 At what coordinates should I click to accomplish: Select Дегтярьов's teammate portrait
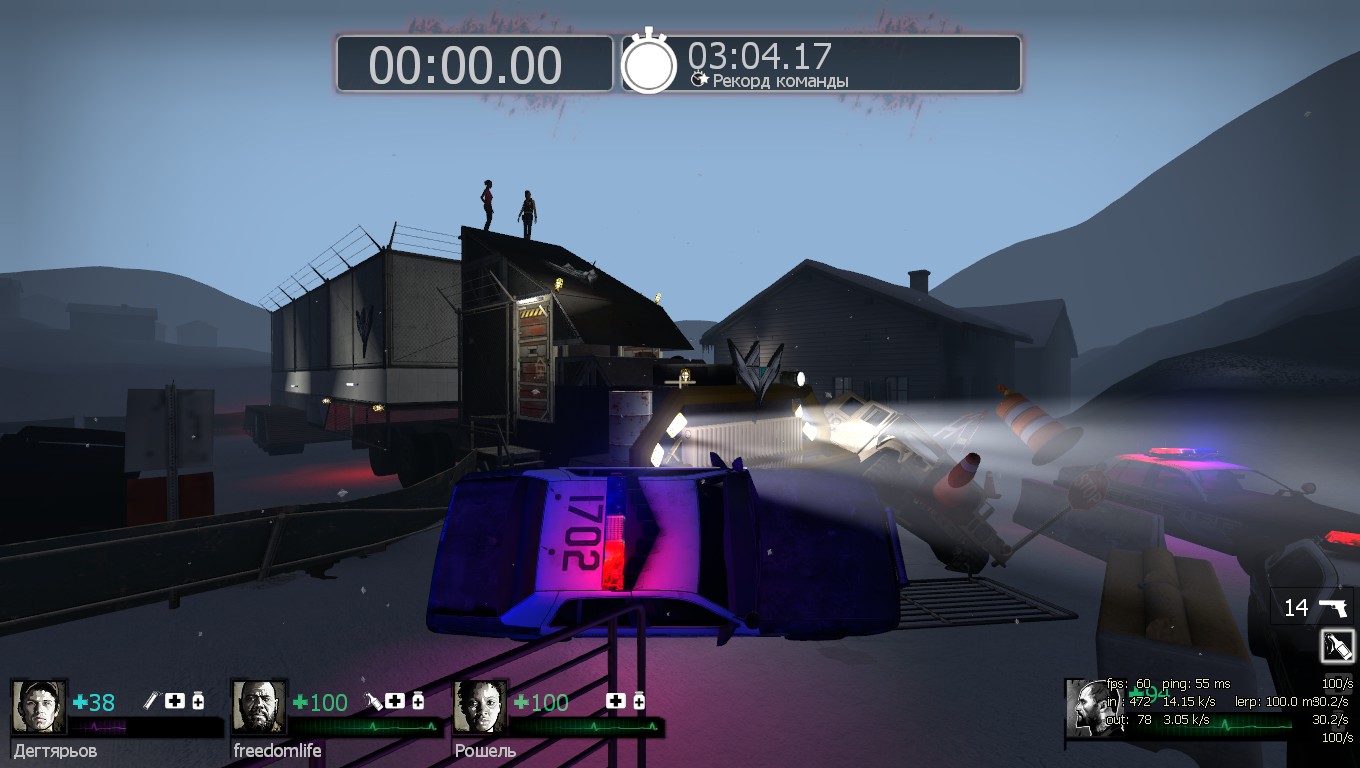(39, 707)
